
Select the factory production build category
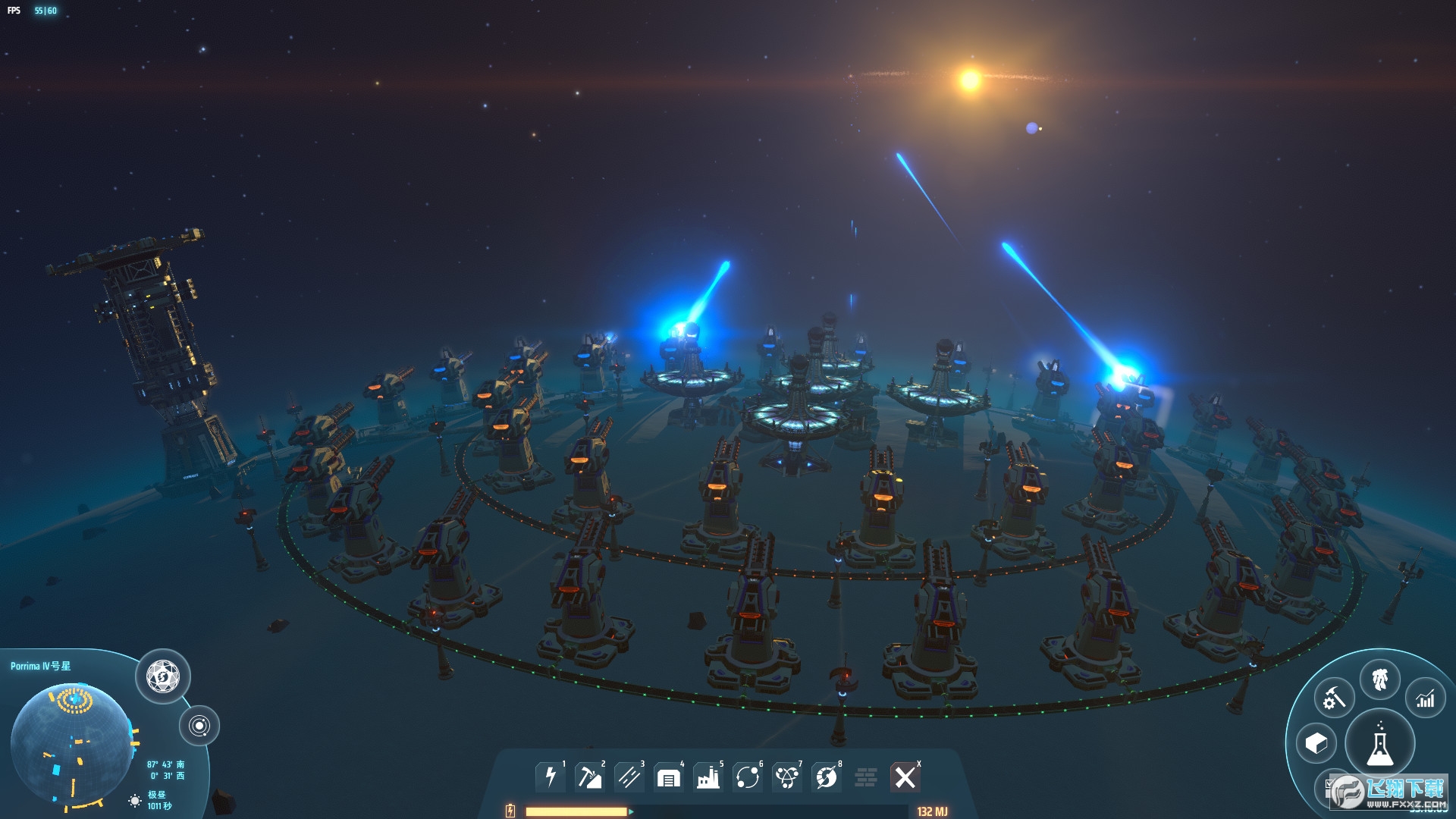click(708, 777)
